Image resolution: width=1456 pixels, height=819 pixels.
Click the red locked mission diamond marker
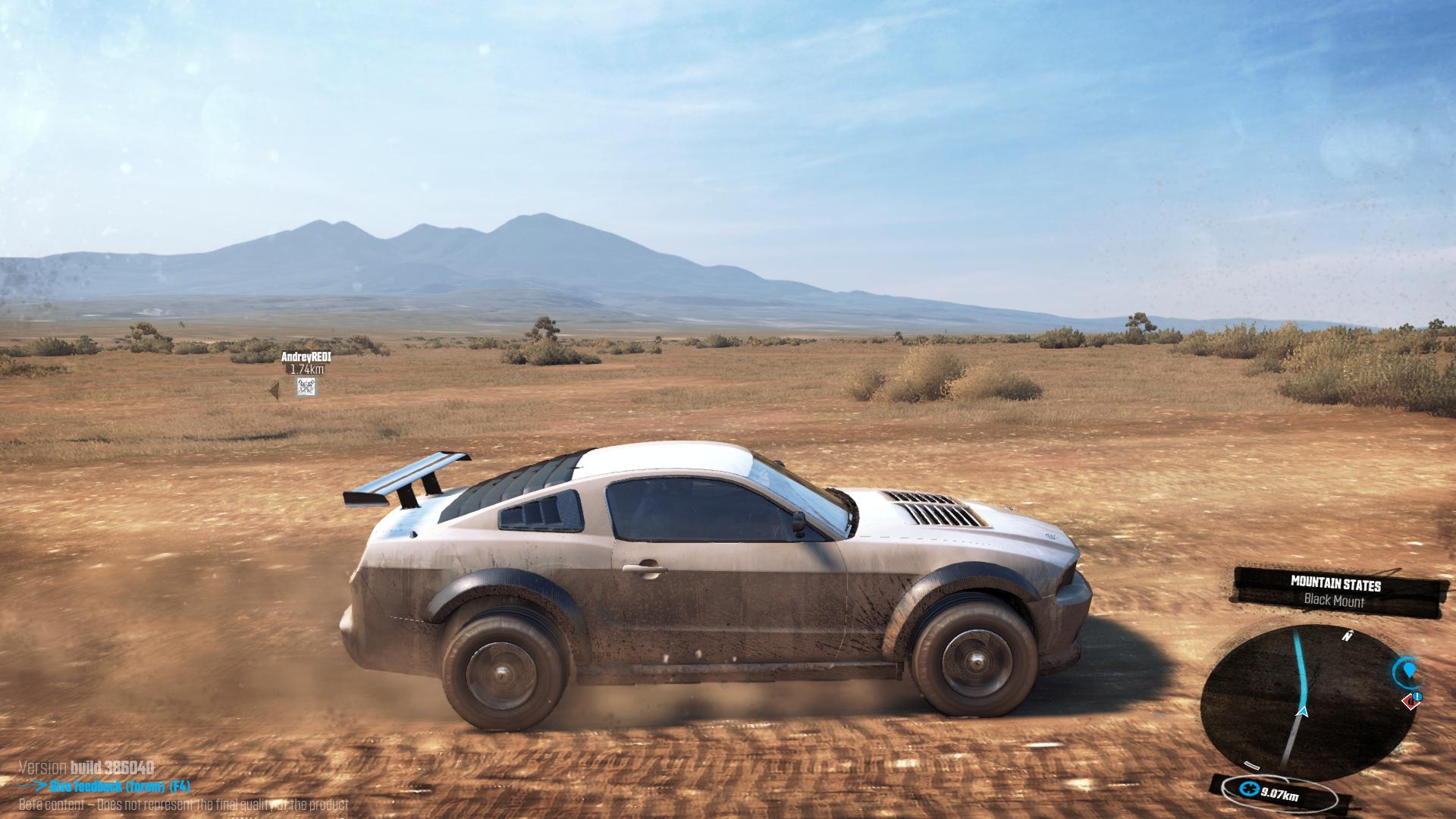tap(1410, 701)
